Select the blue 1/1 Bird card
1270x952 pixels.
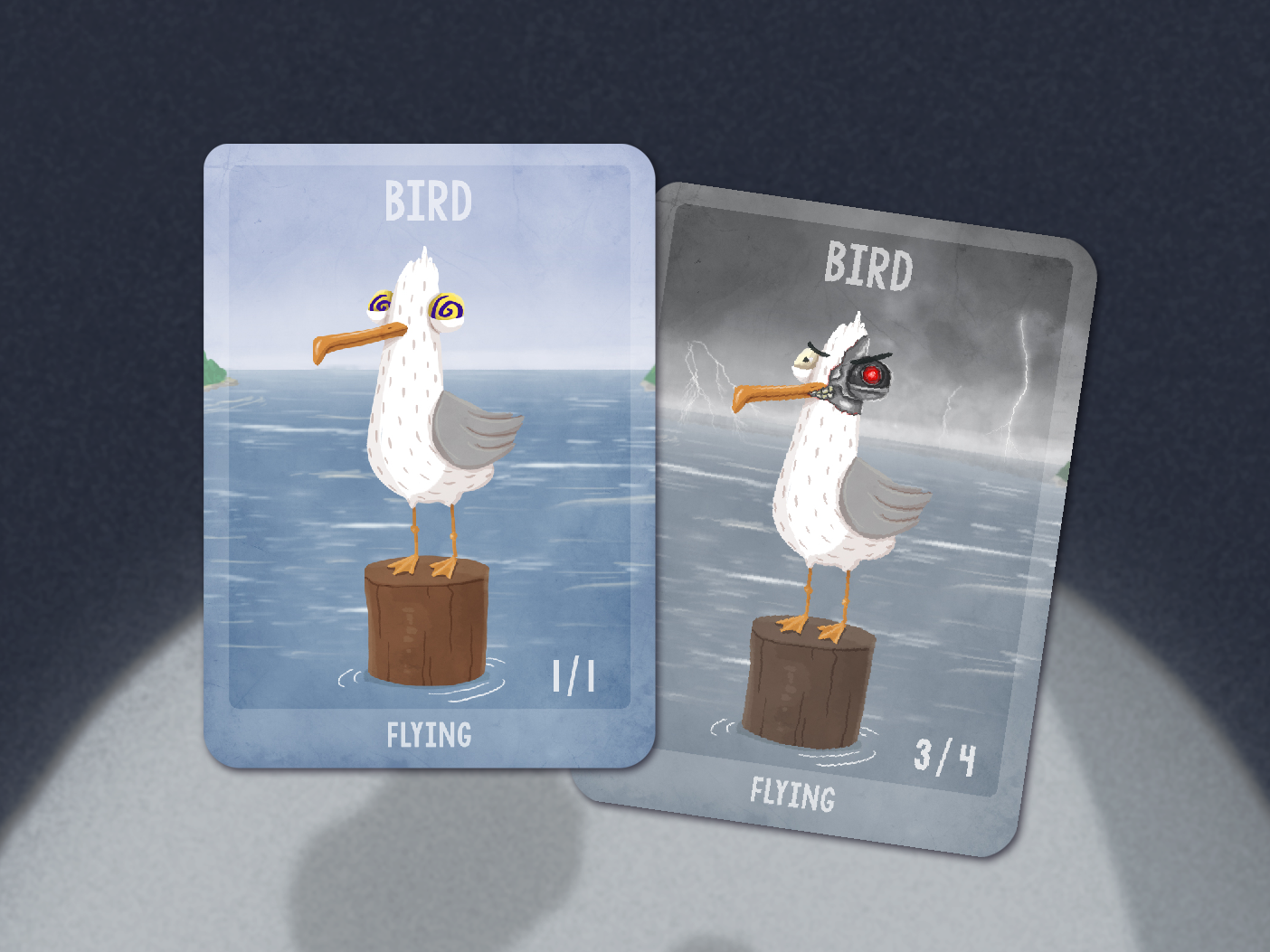click(429, 456)
